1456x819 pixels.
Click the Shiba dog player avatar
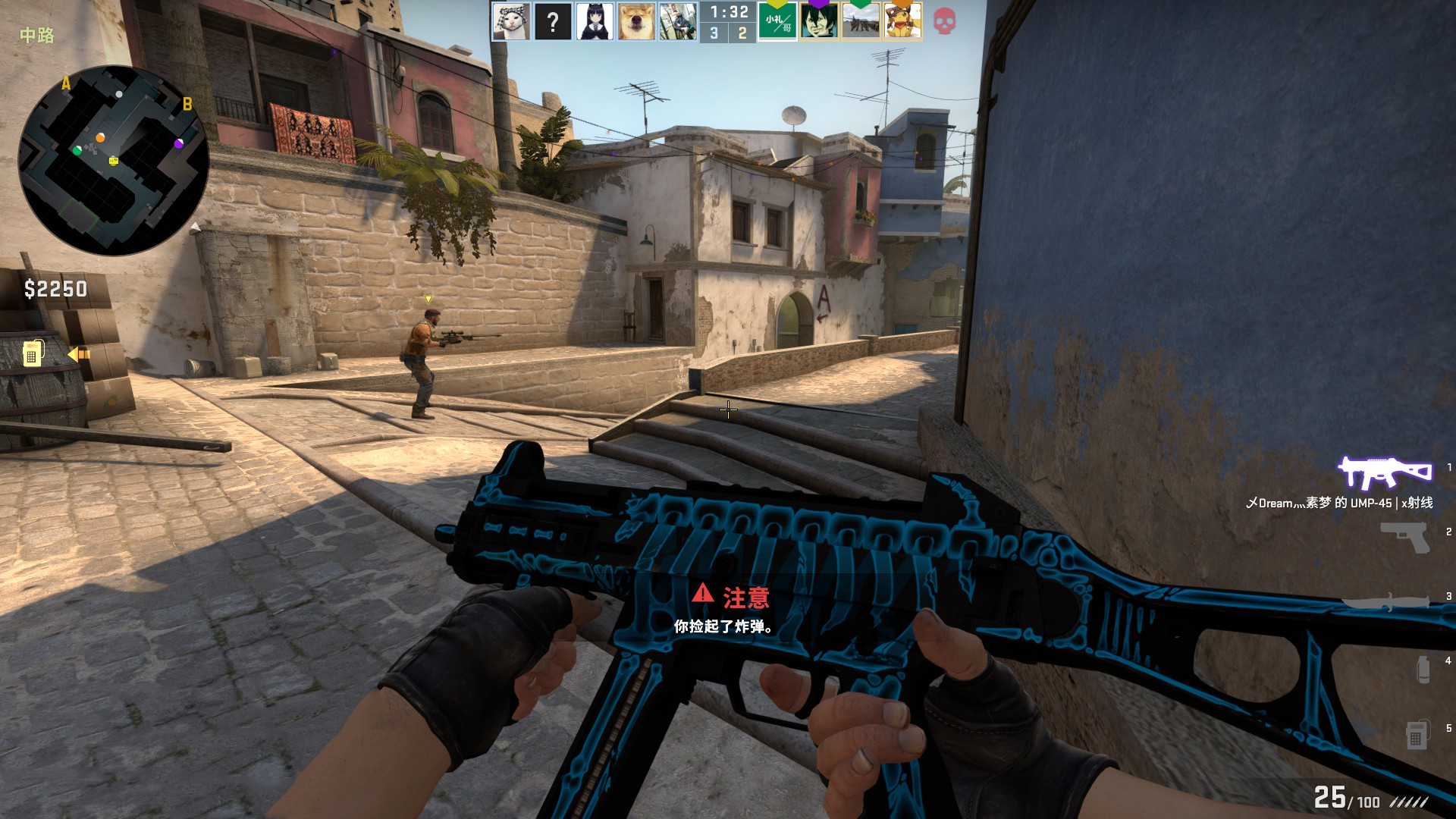pyautogui.click(x=635, y=21)
